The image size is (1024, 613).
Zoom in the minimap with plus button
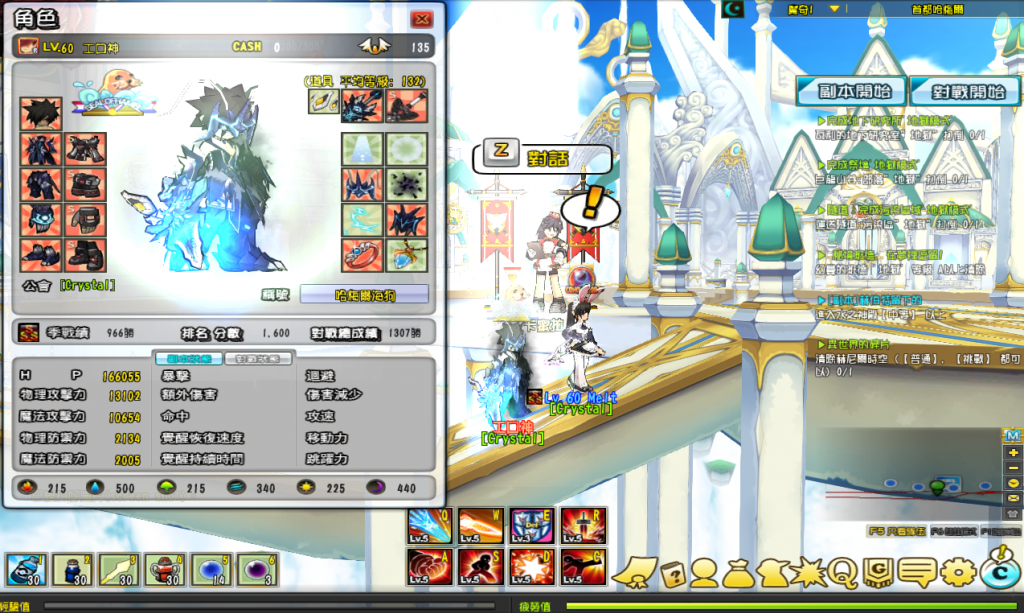(1012, 453)
